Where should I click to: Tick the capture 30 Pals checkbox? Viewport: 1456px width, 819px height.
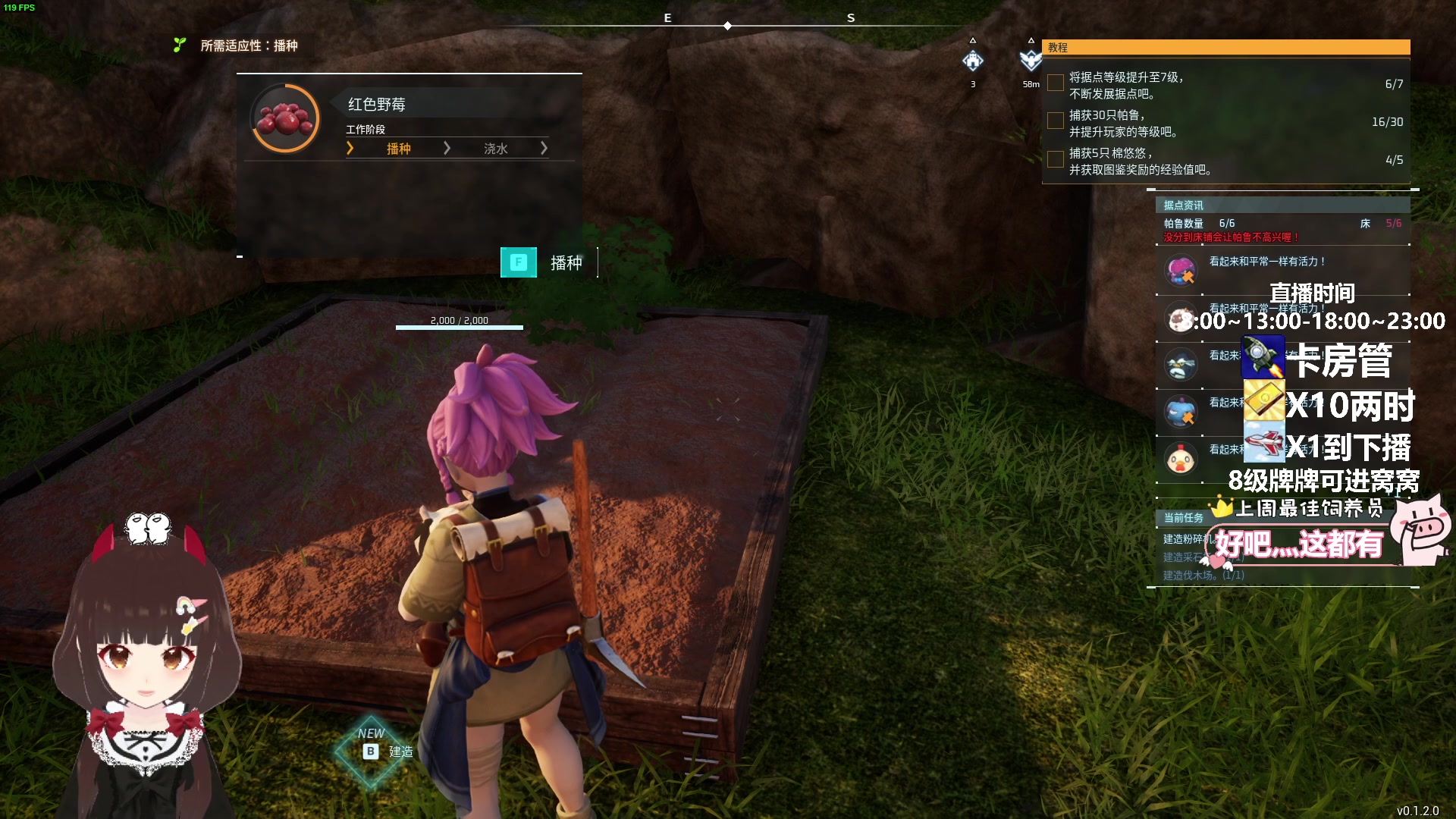pos(1055,121)
